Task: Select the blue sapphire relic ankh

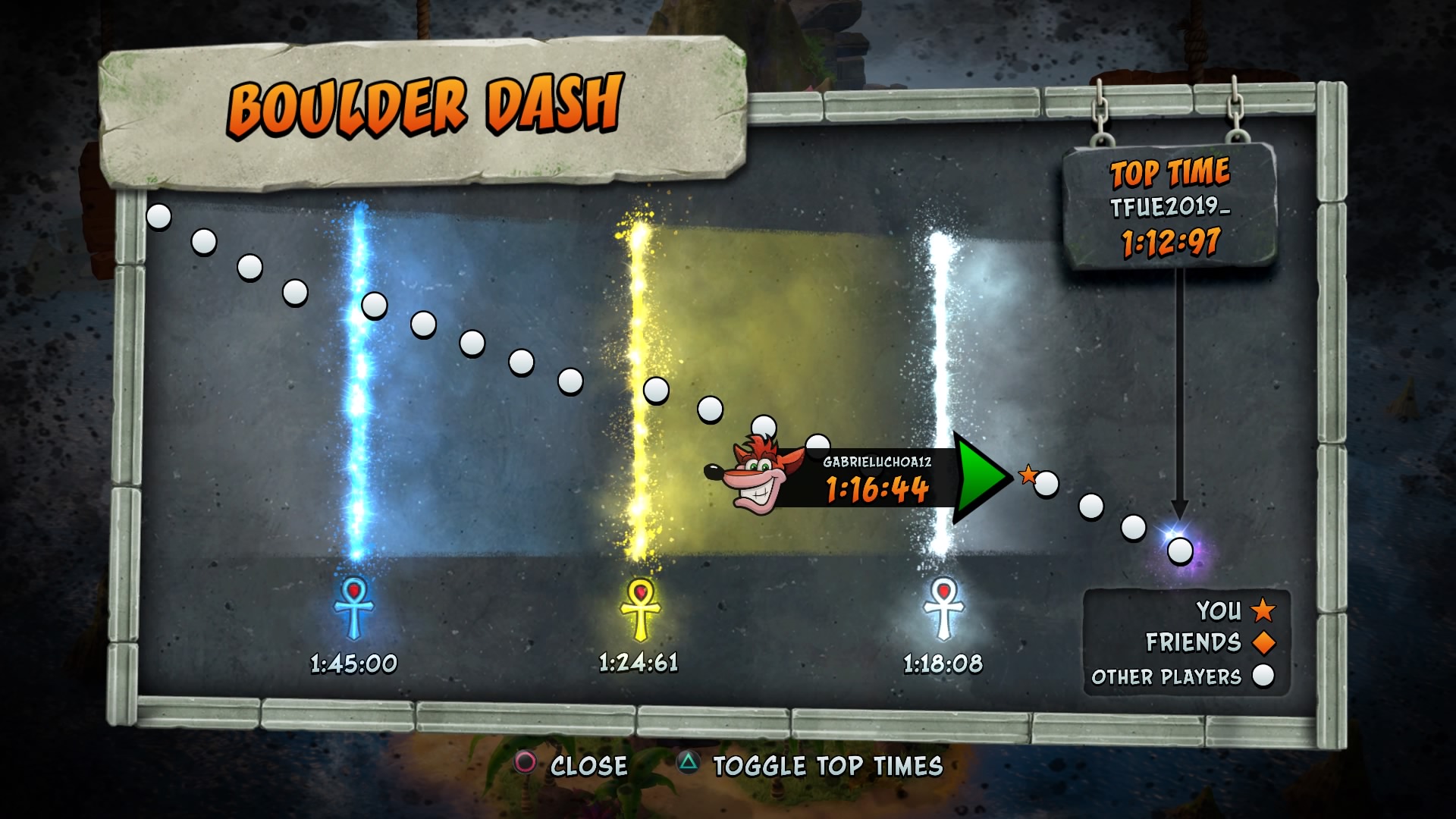Action: point(354,607)
